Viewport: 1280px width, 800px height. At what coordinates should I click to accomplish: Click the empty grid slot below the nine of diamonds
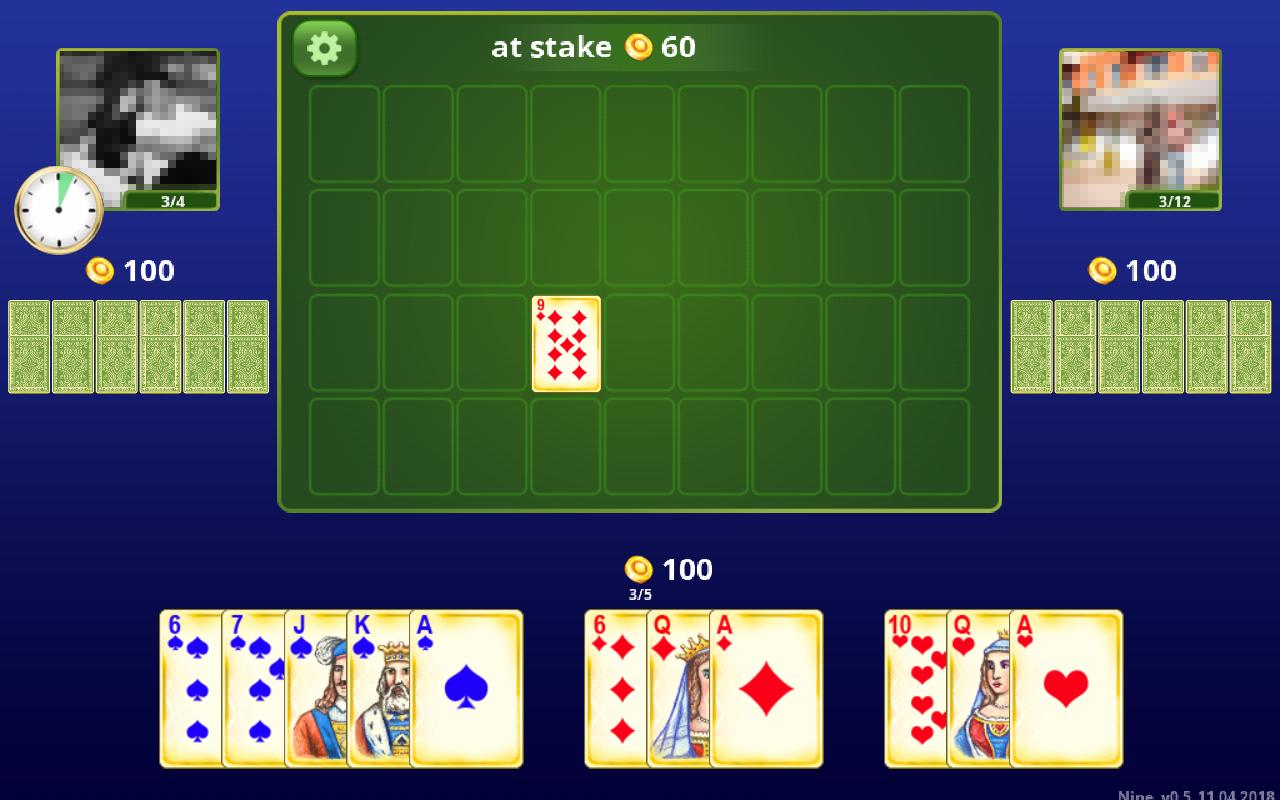tap(565, 448)
